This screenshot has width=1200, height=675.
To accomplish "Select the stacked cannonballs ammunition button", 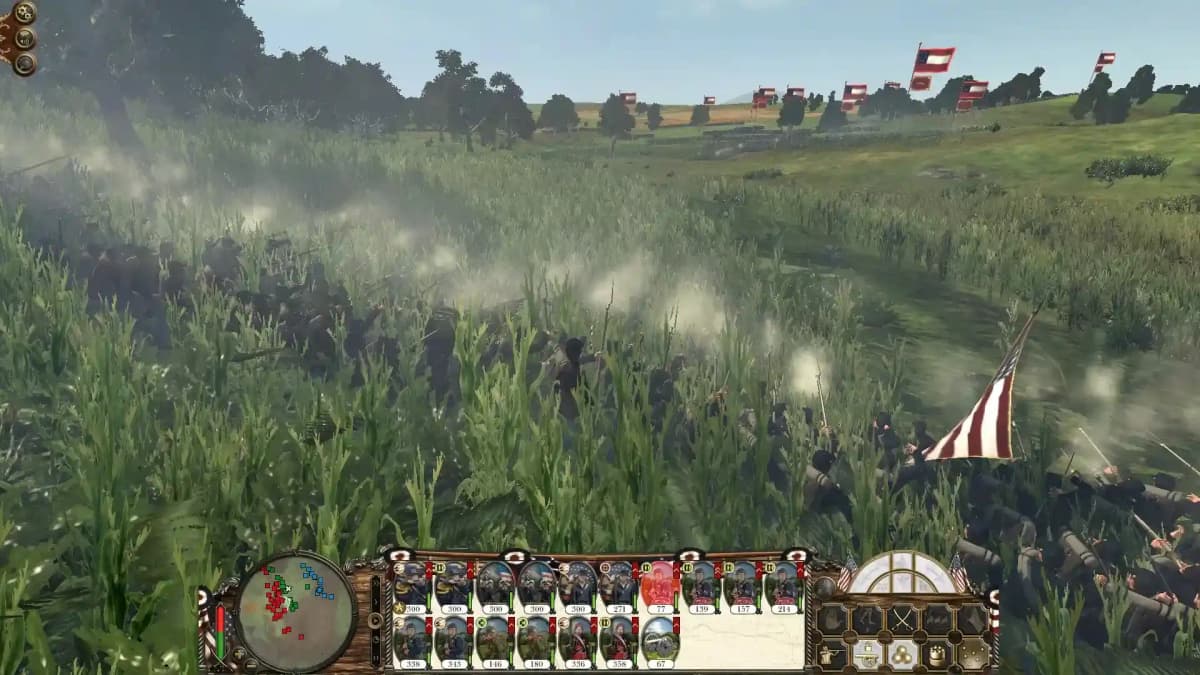I will tap(902, 654).
